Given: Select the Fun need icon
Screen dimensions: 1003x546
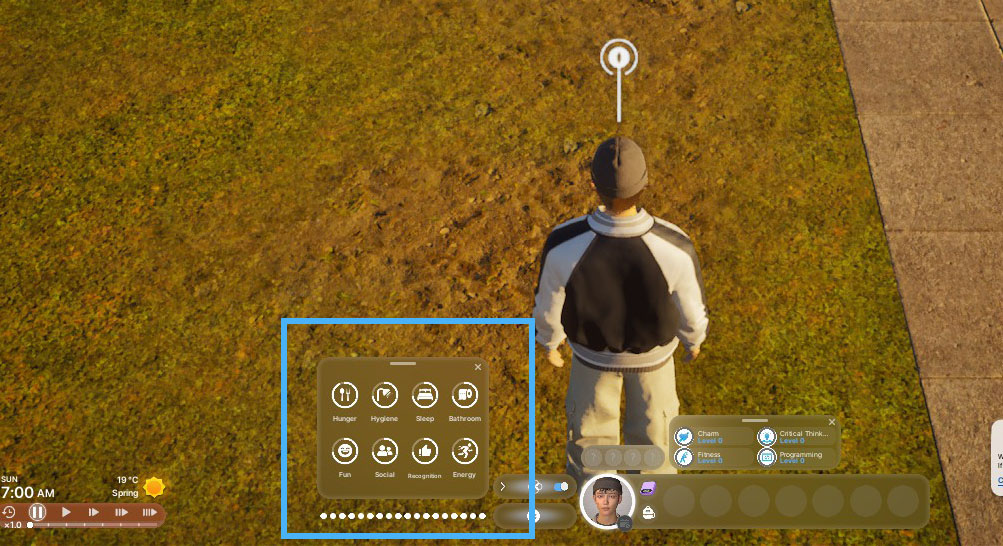Looking at the screenshot, I should click(x=344, y=451).
